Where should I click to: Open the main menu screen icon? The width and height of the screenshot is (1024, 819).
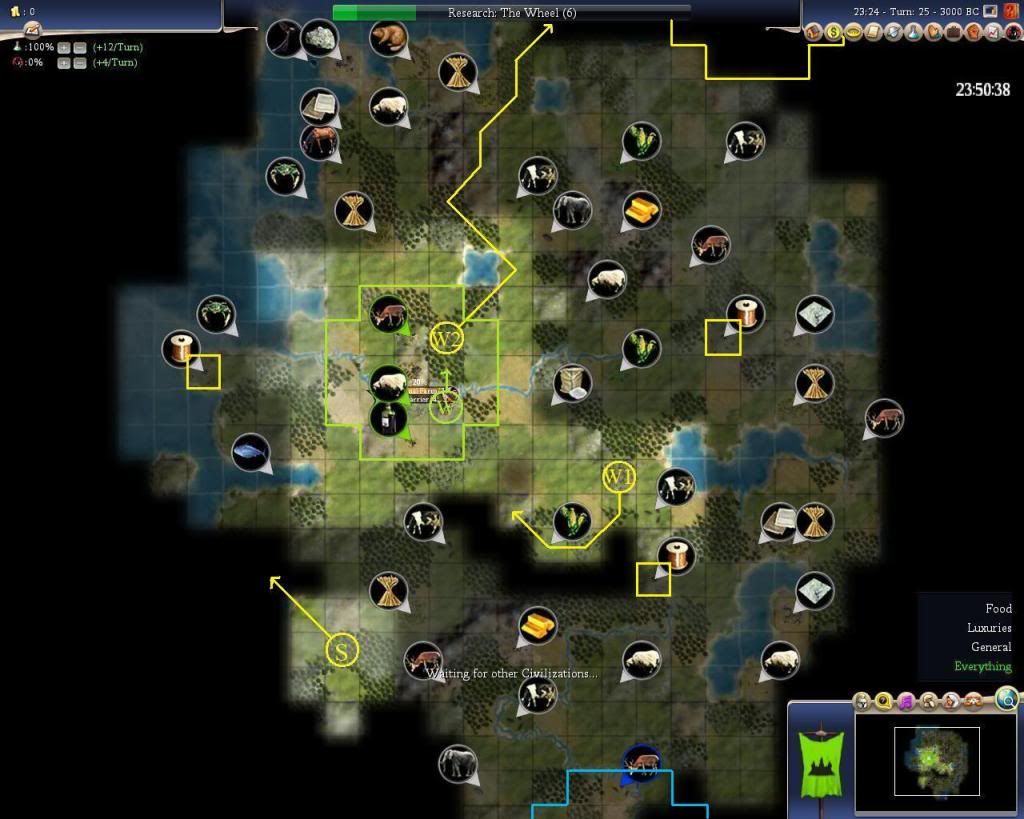tap(990, 11)
